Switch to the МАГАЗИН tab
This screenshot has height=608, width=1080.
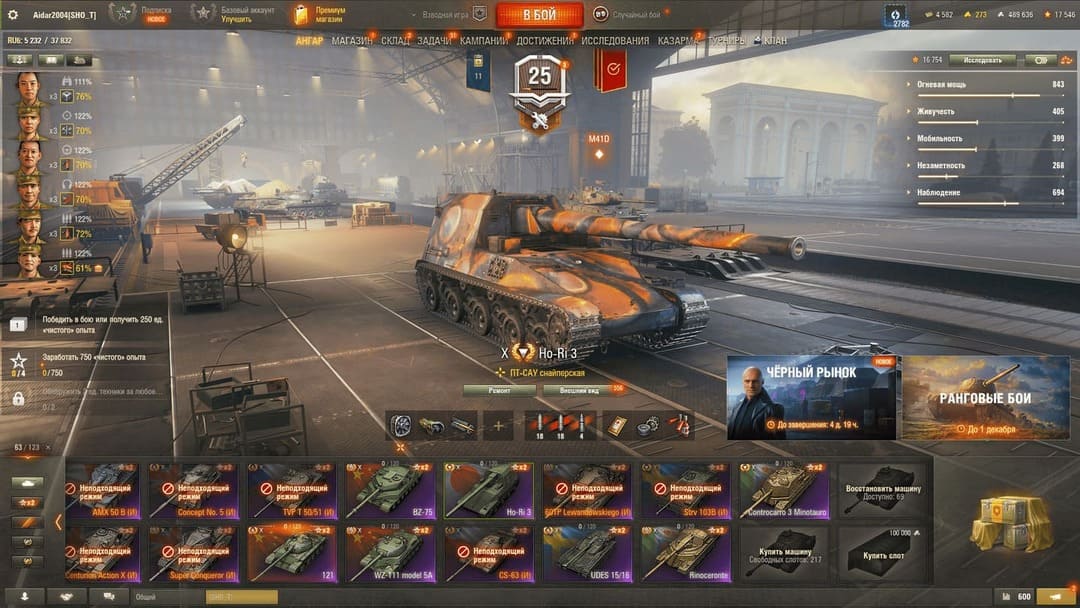[x=351, y=41]
